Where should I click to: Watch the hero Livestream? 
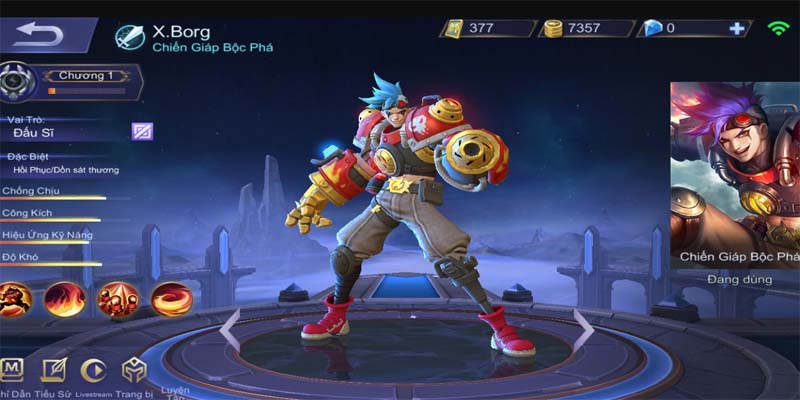coord(93,370)
